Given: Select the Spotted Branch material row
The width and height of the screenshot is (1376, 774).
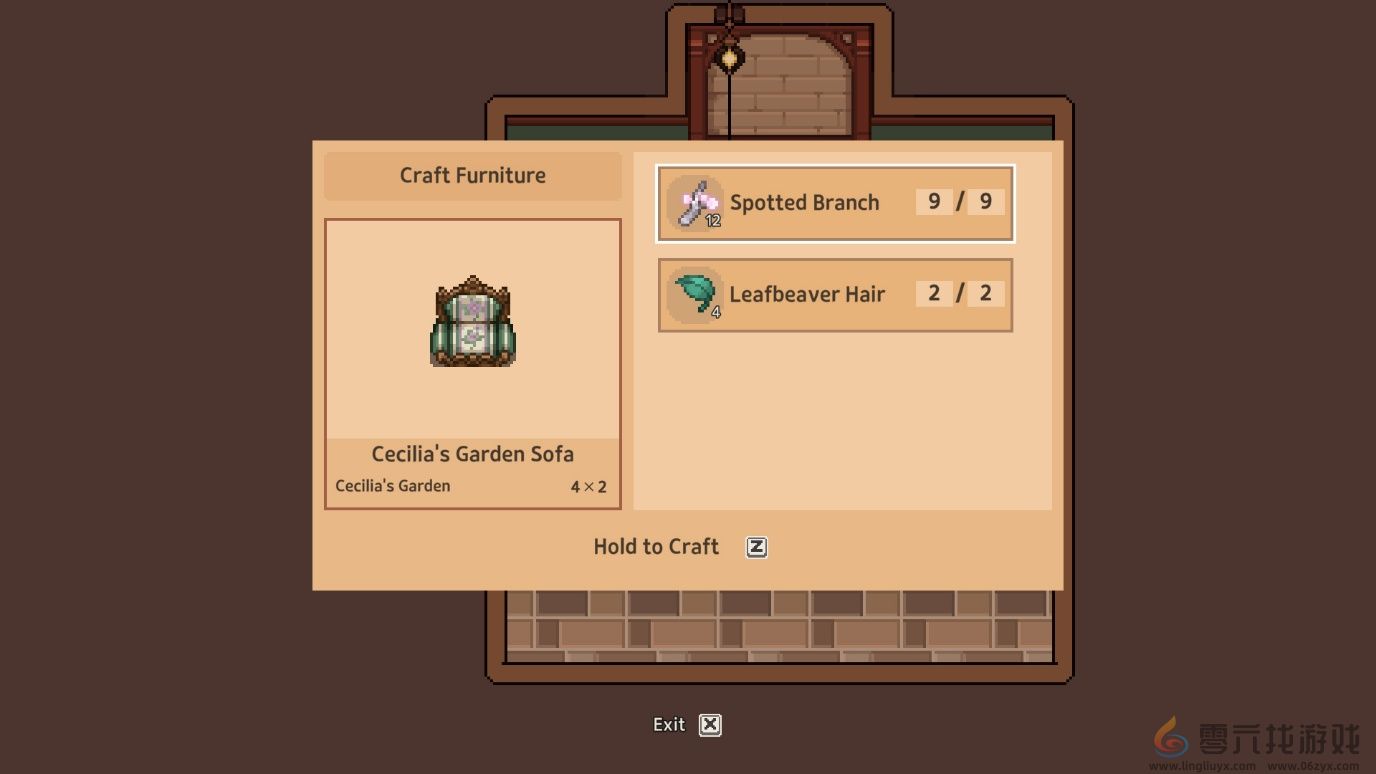Looking at the screenshot, I should point(835,203).
